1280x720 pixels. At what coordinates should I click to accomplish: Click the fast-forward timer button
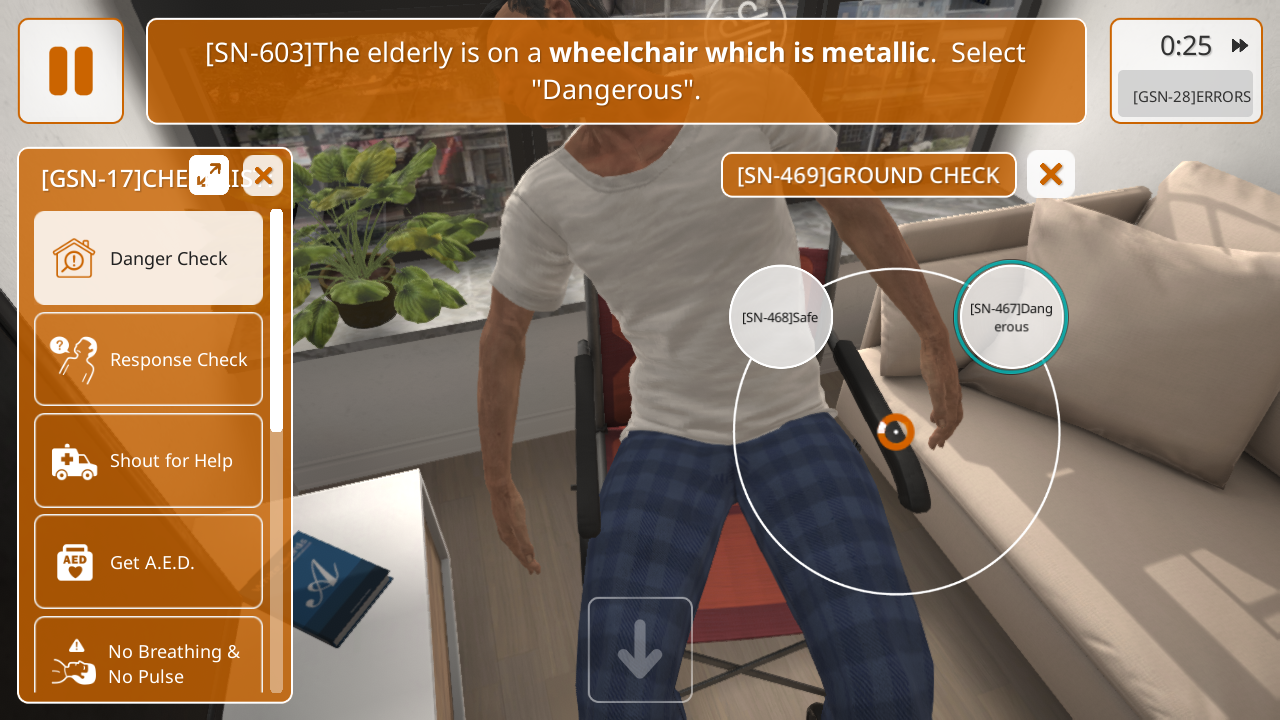[x=1240, y=46]
